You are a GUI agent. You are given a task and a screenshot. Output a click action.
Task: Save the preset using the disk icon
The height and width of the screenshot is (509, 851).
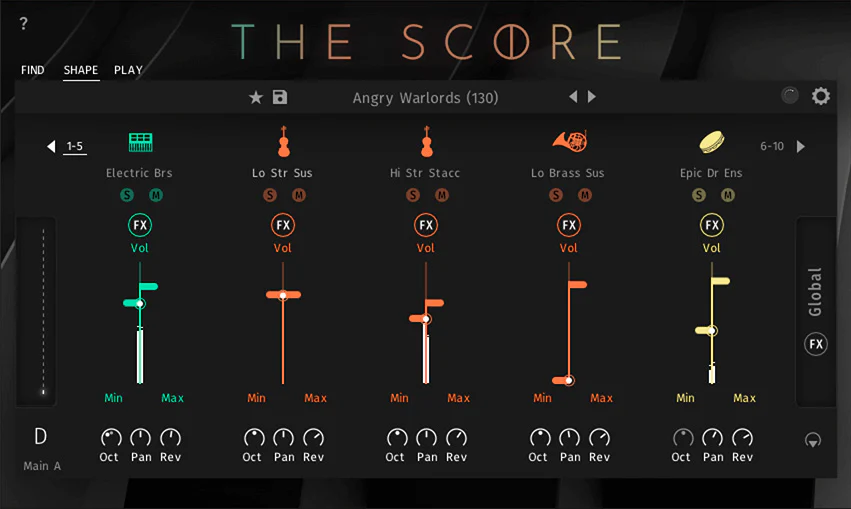click(x=280, y=97)
